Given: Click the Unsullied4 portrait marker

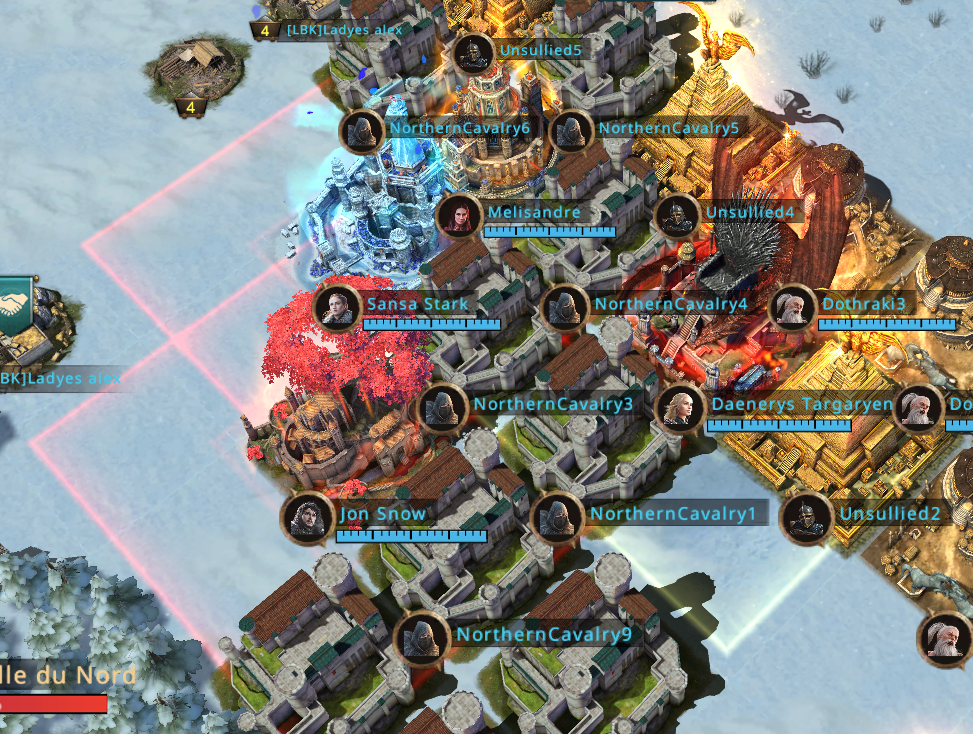Looking at the screenshot, I should tap(678, 216).
